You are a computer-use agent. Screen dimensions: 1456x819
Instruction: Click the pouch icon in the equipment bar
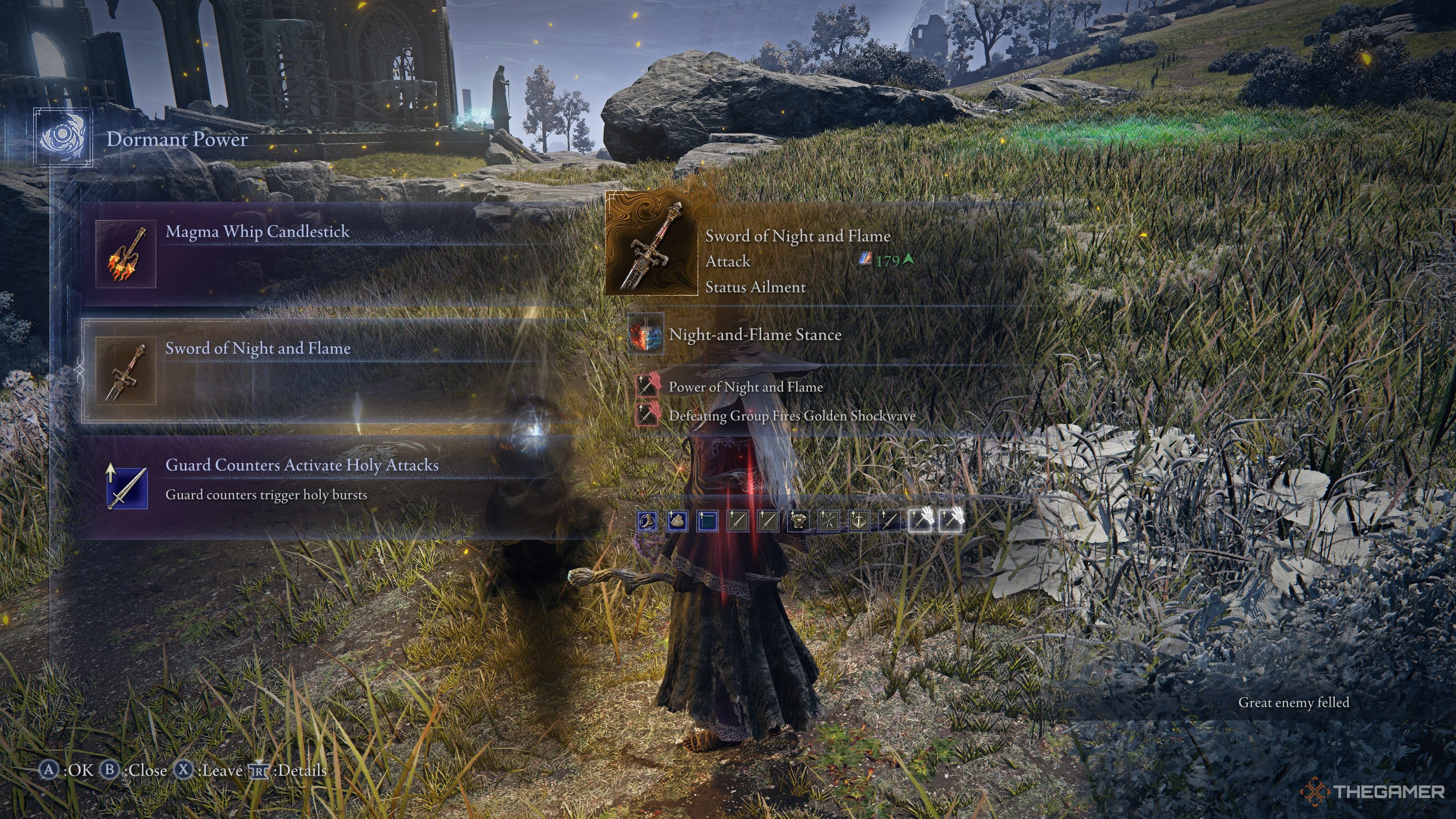pyautogui.click(x=678, y=522)
